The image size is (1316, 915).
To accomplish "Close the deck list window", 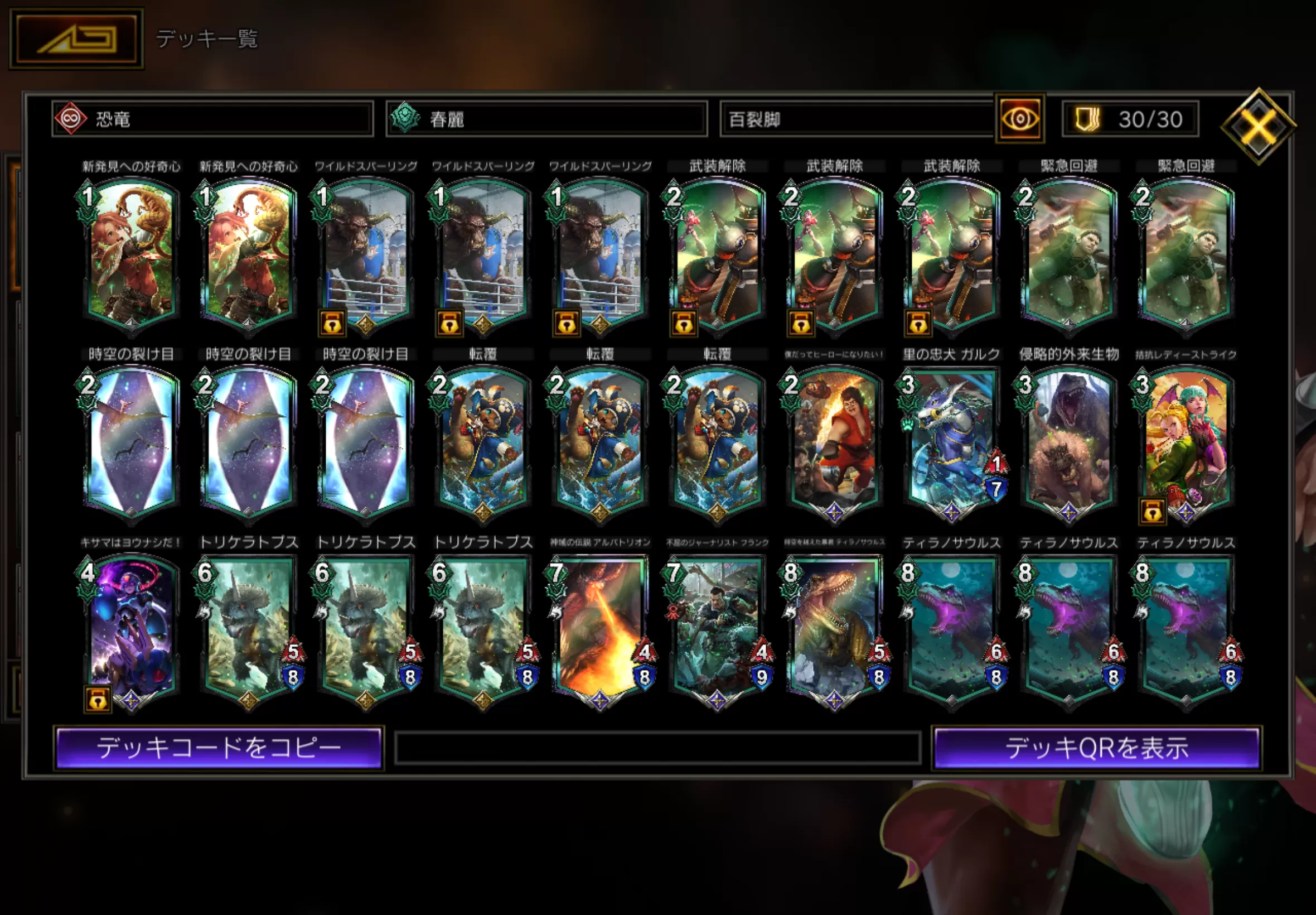I will pyautogui.click(x=1257, y=125).
